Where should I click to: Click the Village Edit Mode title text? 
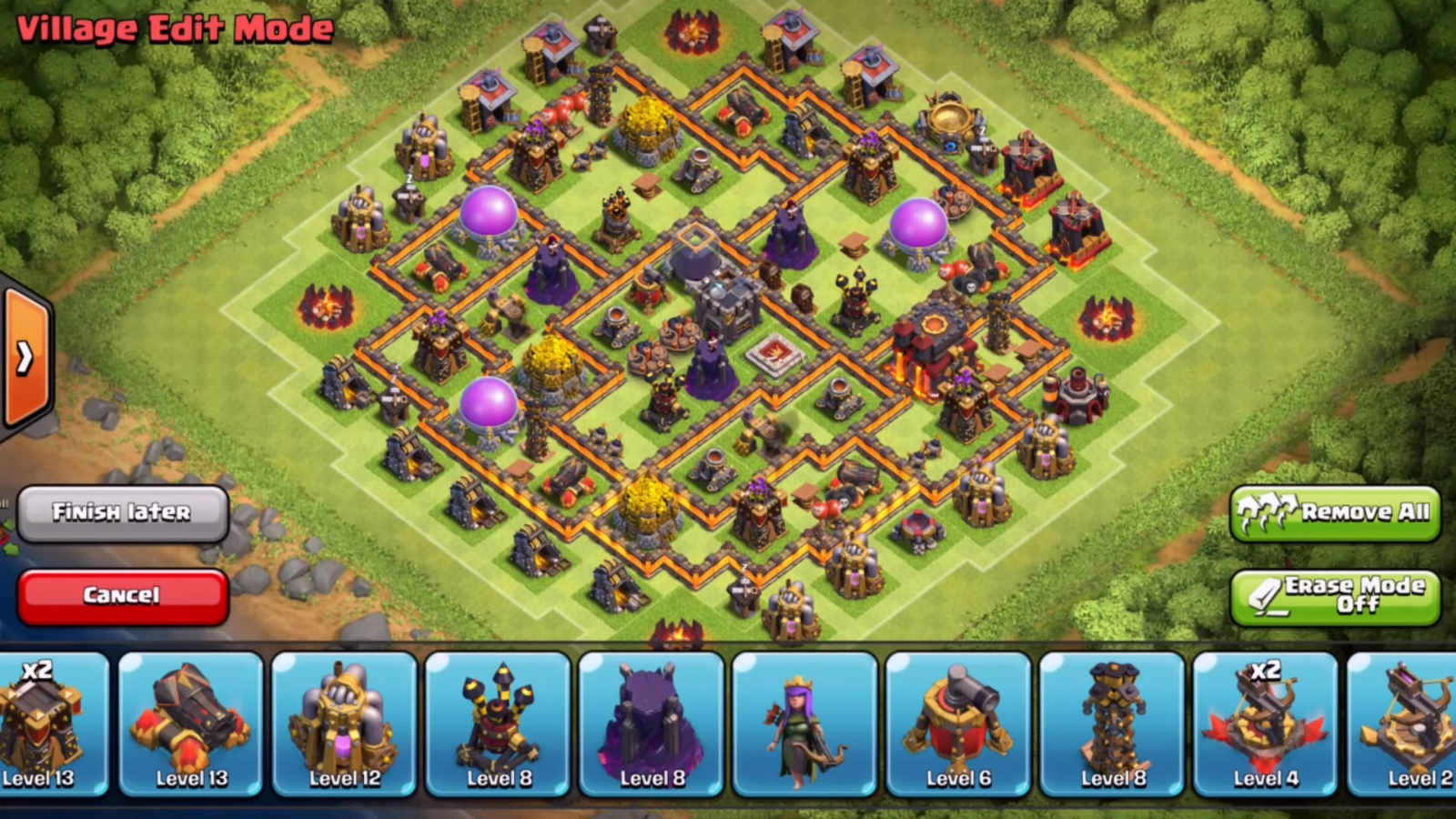[x=173, y=27]
